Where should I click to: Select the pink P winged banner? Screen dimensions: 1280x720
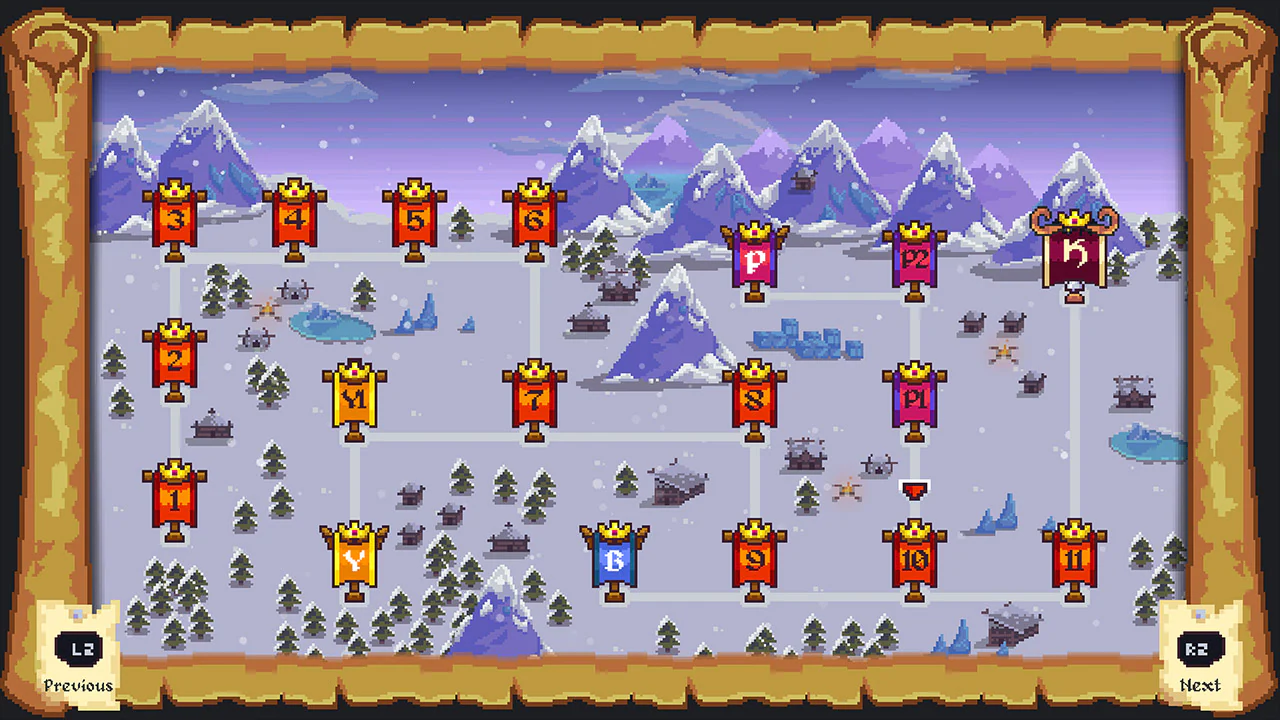pyautogui.click(x=757, y=258)
